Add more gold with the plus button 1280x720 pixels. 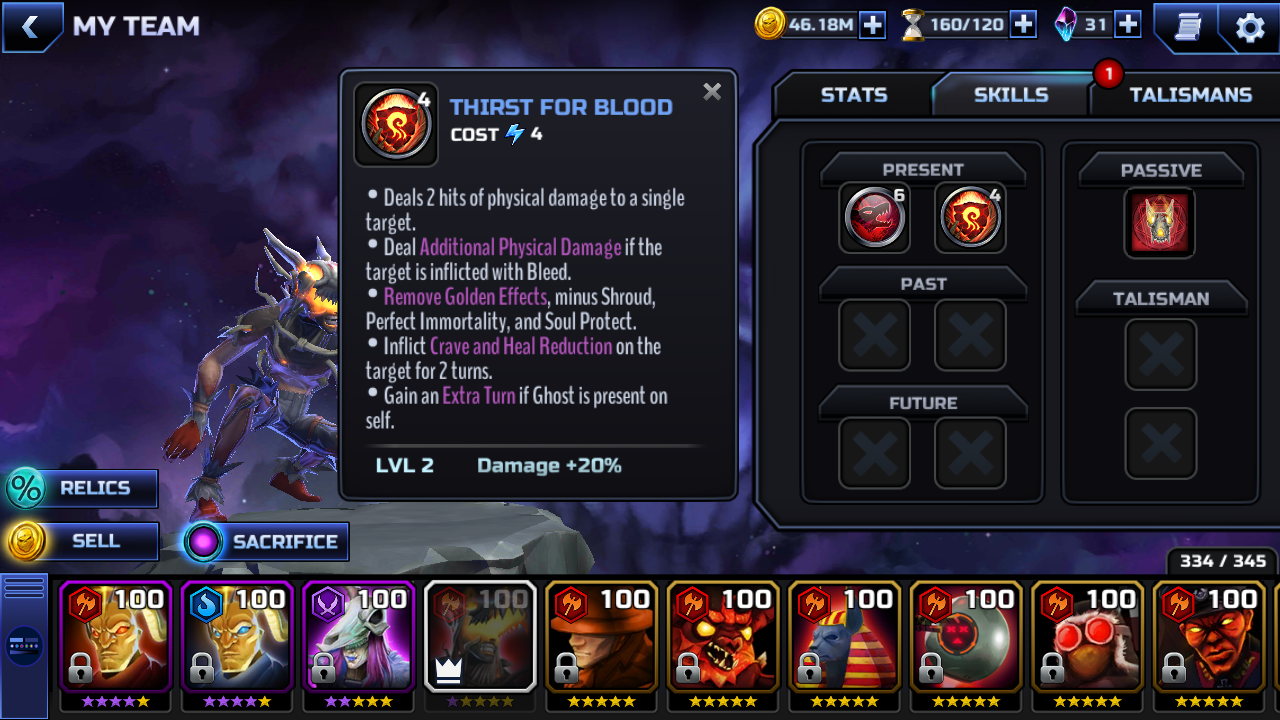[873, 25]
